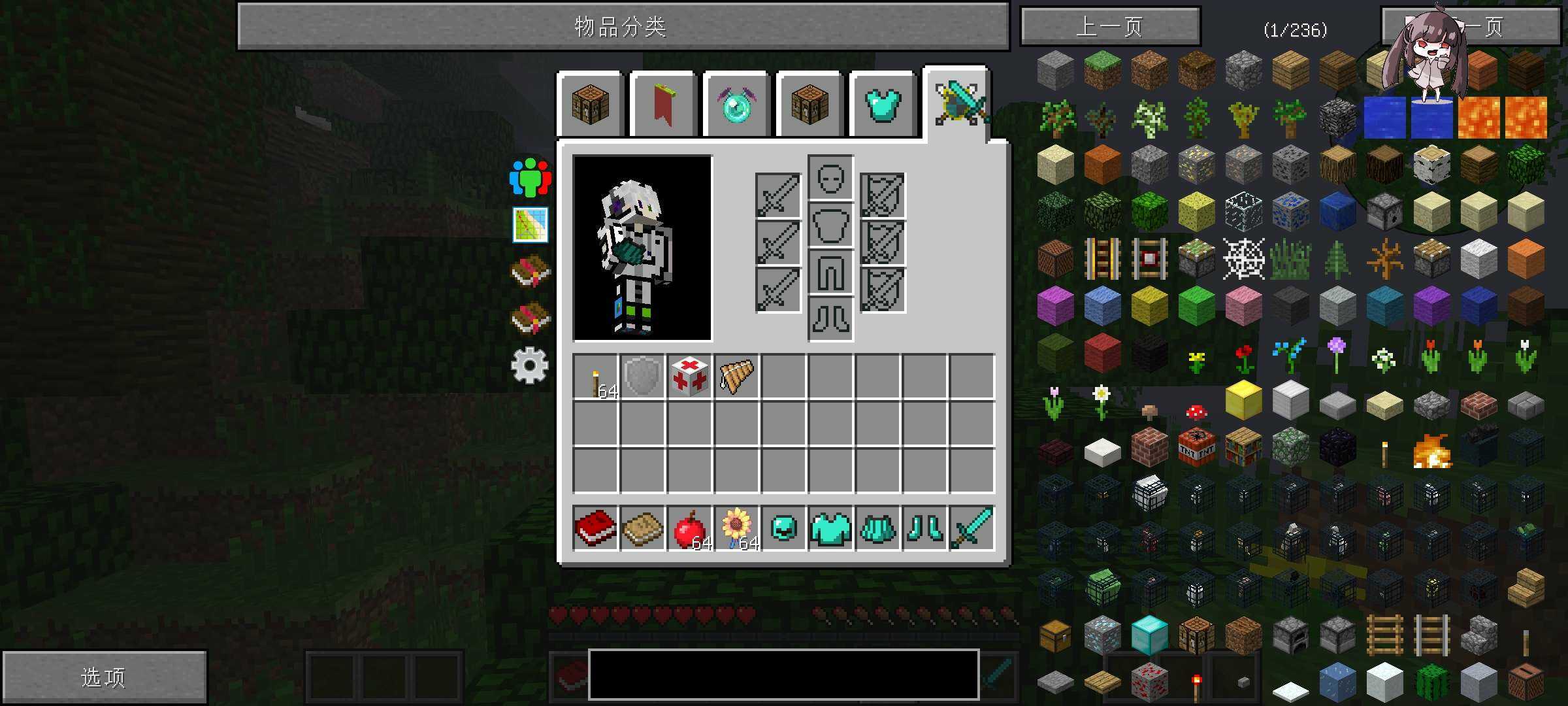Select the red book in hotbar

tap(595, 528)
